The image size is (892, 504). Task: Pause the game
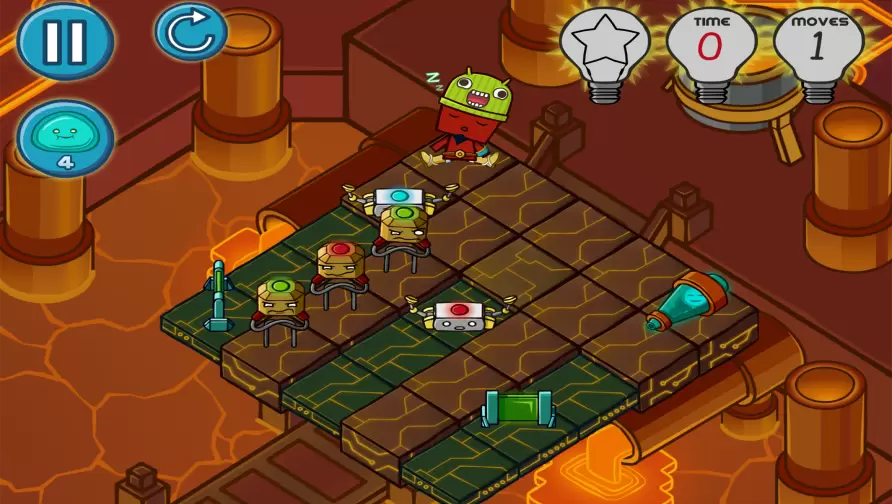[65, 41]
